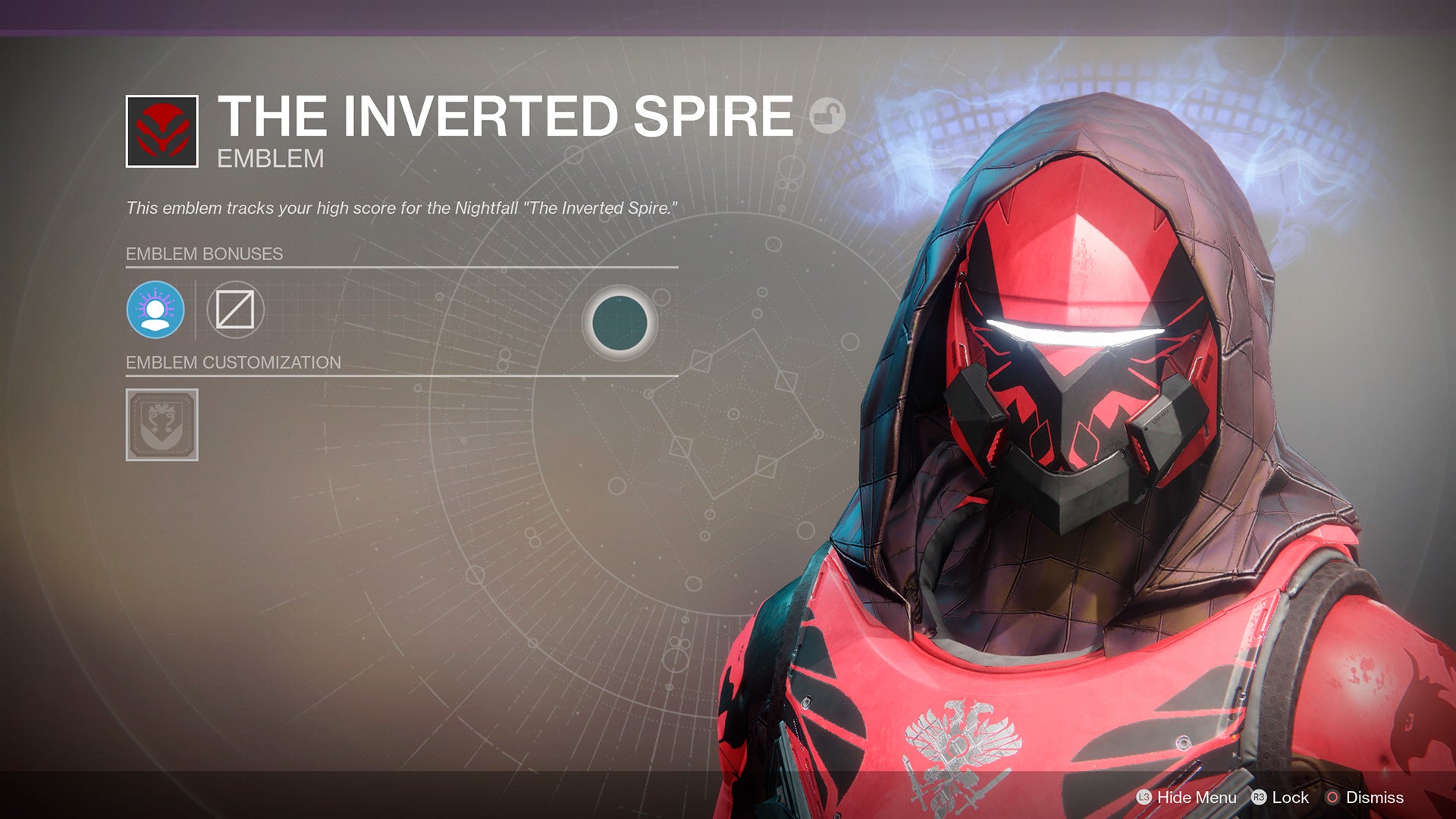
Task: Click the unlocked padlock icon beside the emblem title
Action: [827, 115]
